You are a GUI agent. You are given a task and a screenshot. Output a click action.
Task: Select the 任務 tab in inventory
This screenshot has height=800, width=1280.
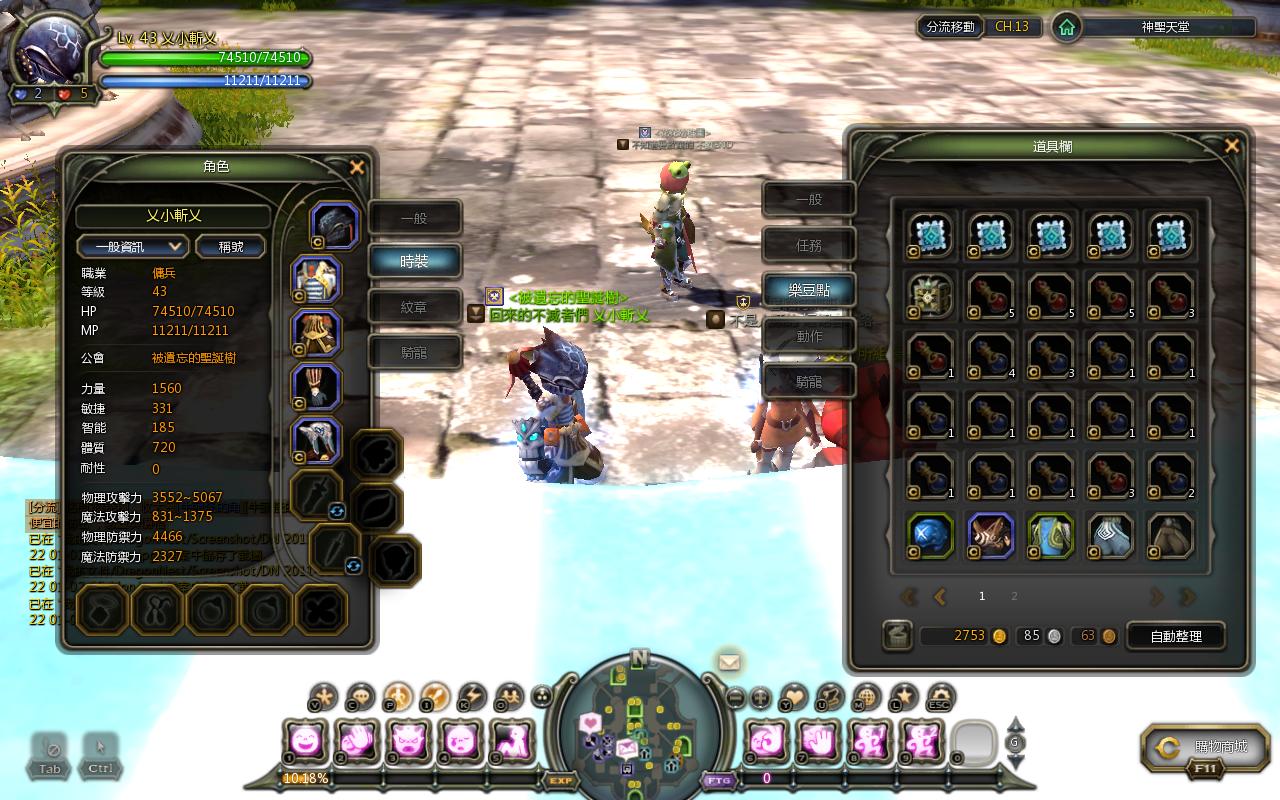(809, 245)
